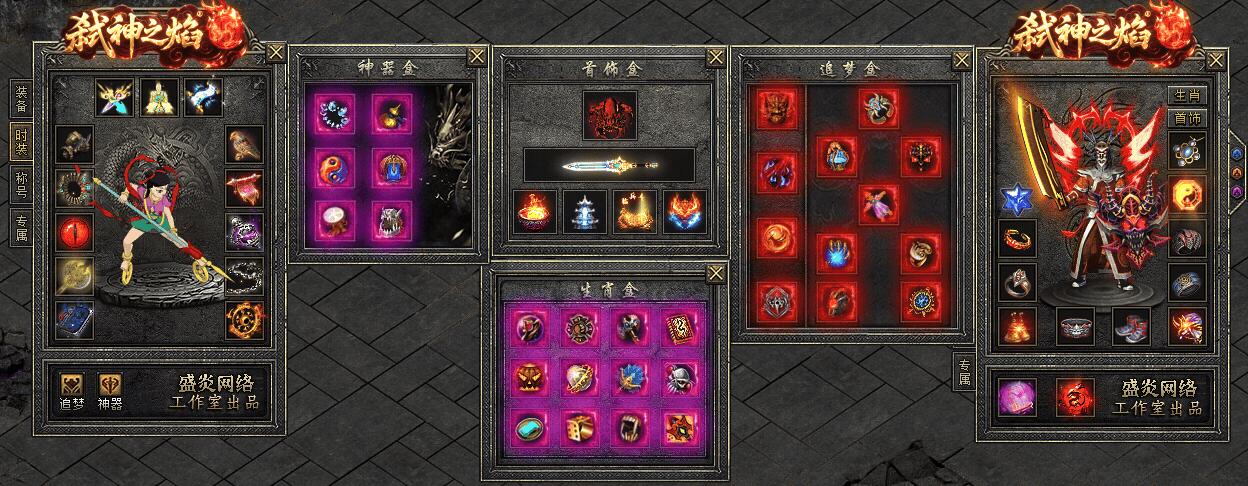Select the long sword slot in 首饰盒
The height and width of the screenshot is (486, 1248).
click(610, 163)
